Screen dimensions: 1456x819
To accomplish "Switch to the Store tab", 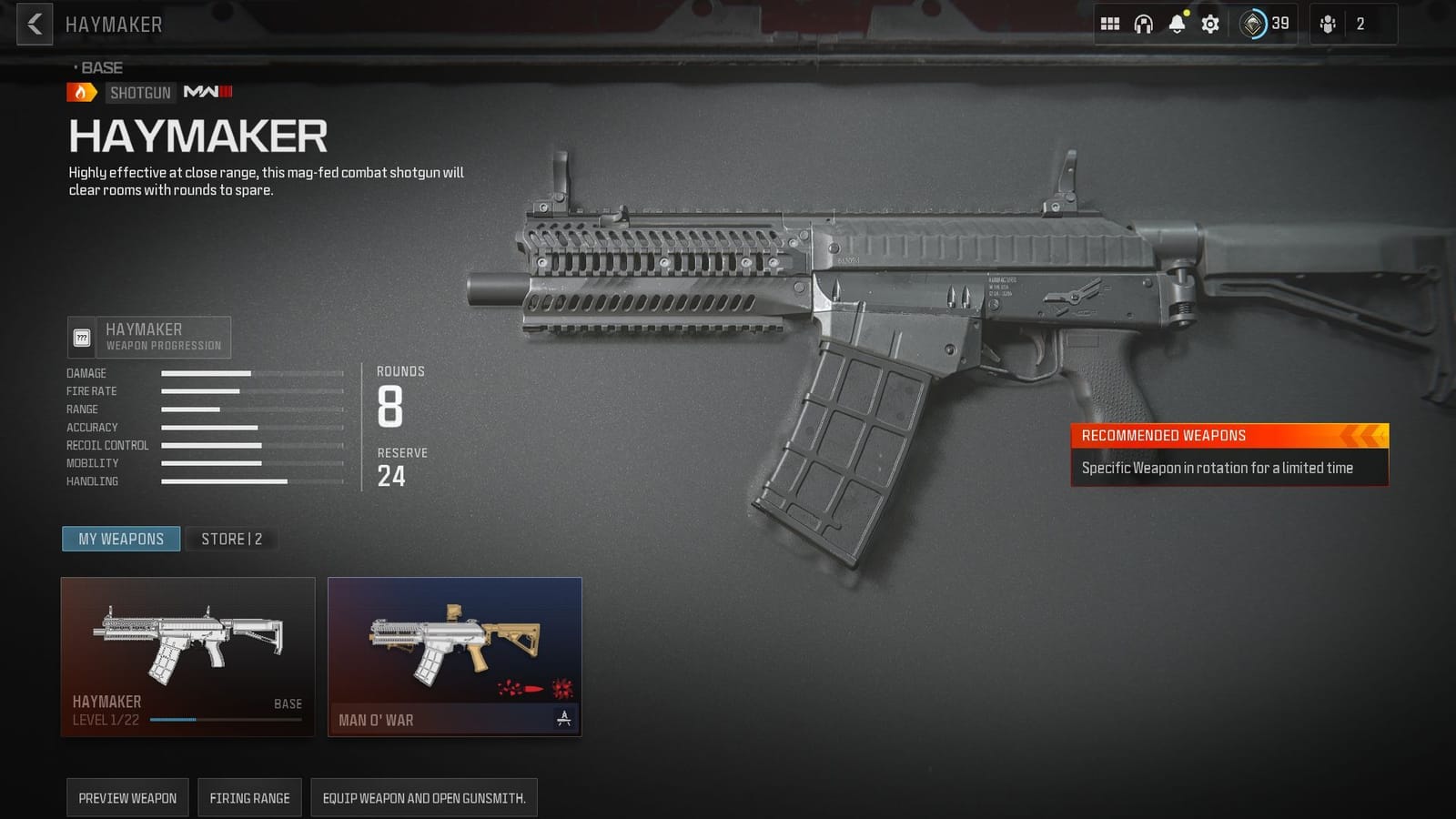I will tap(231, 539).
